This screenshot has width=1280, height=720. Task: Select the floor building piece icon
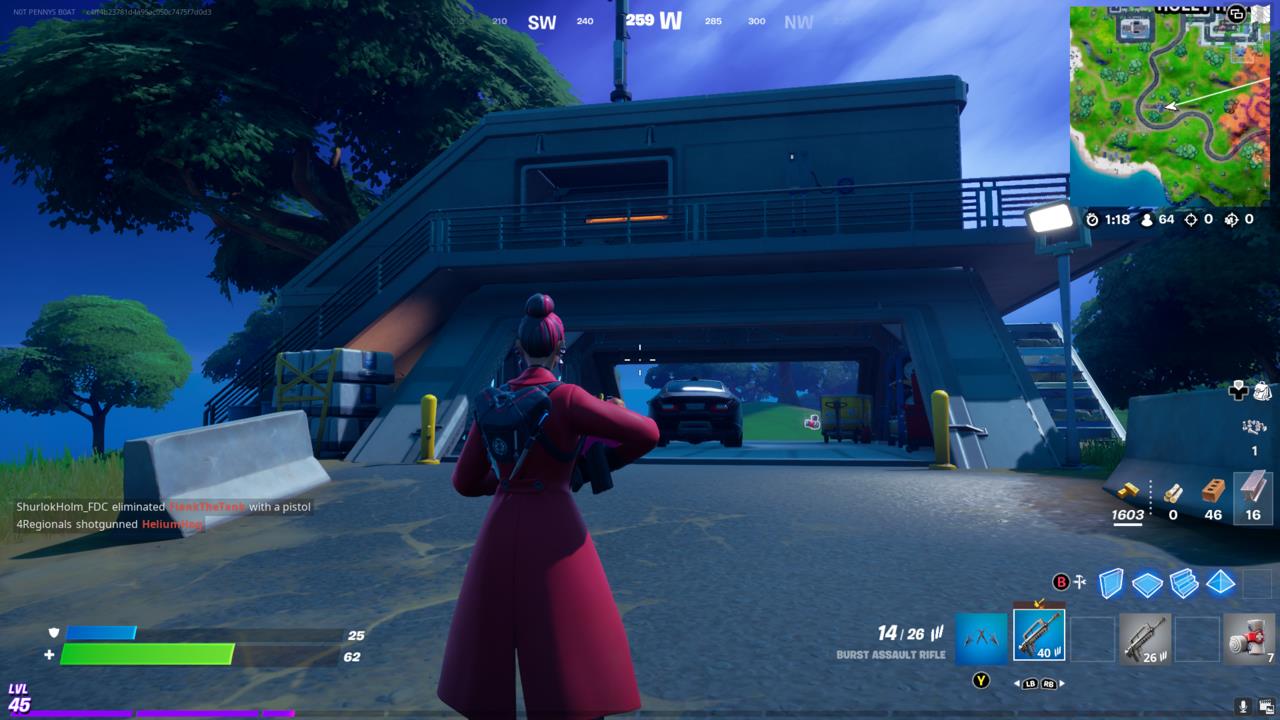[1145, 584]
